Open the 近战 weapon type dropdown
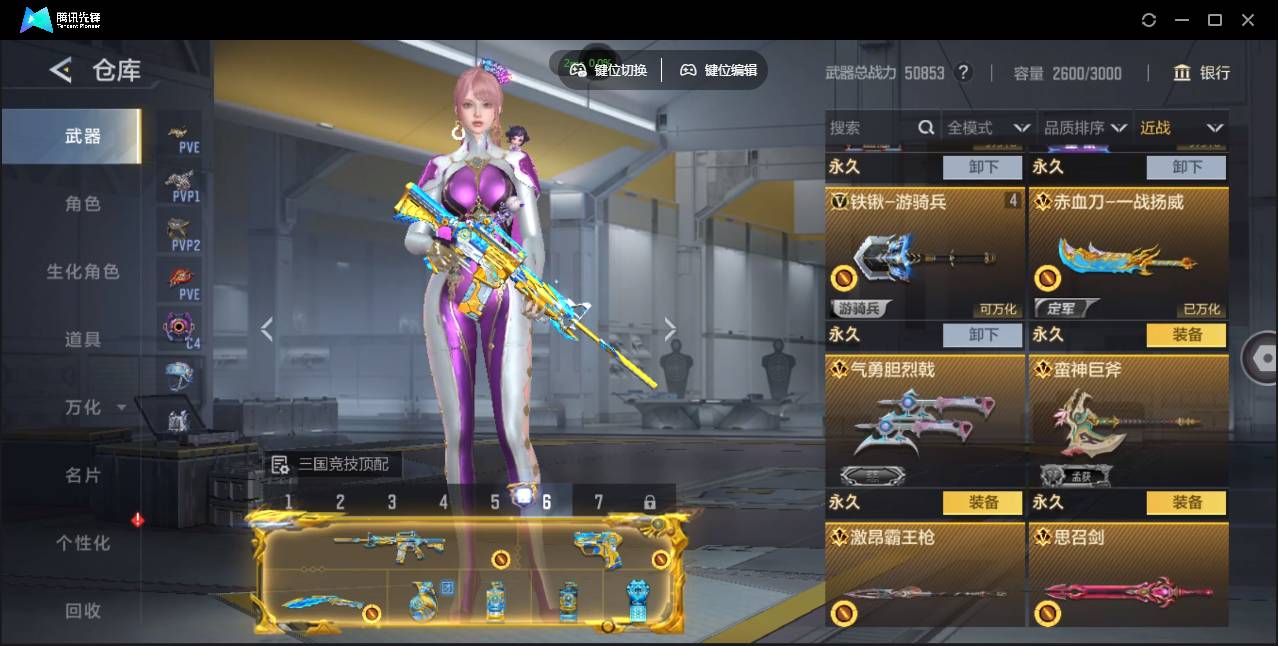Image resolution: width=1278 pixels, height=646 pixels. [1181, 128]
